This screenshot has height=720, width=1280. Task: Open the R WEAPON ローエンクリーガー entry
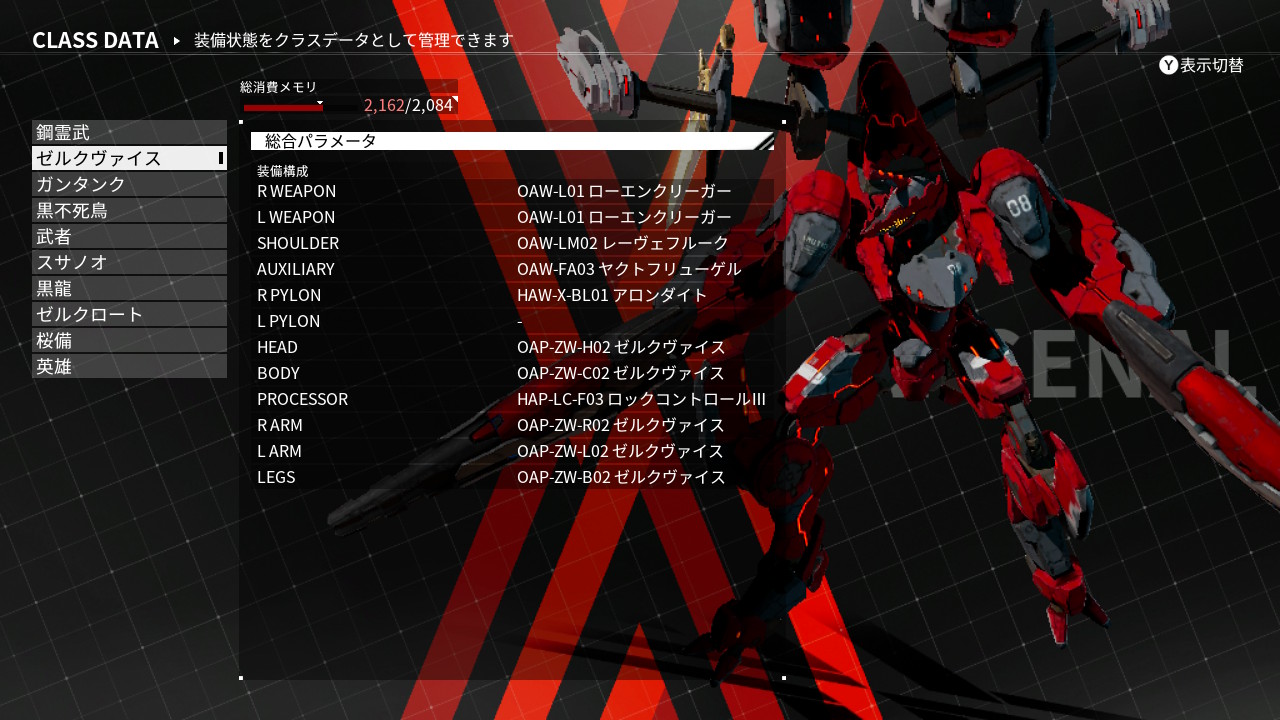[500, 191]
